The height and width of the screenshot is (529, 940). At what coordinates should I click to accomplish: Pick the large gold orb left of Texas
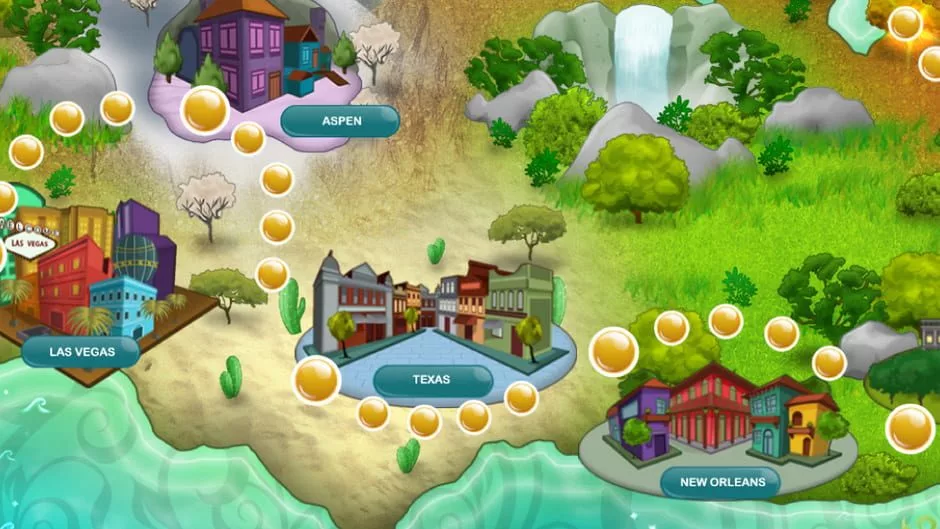coord(316,380)
